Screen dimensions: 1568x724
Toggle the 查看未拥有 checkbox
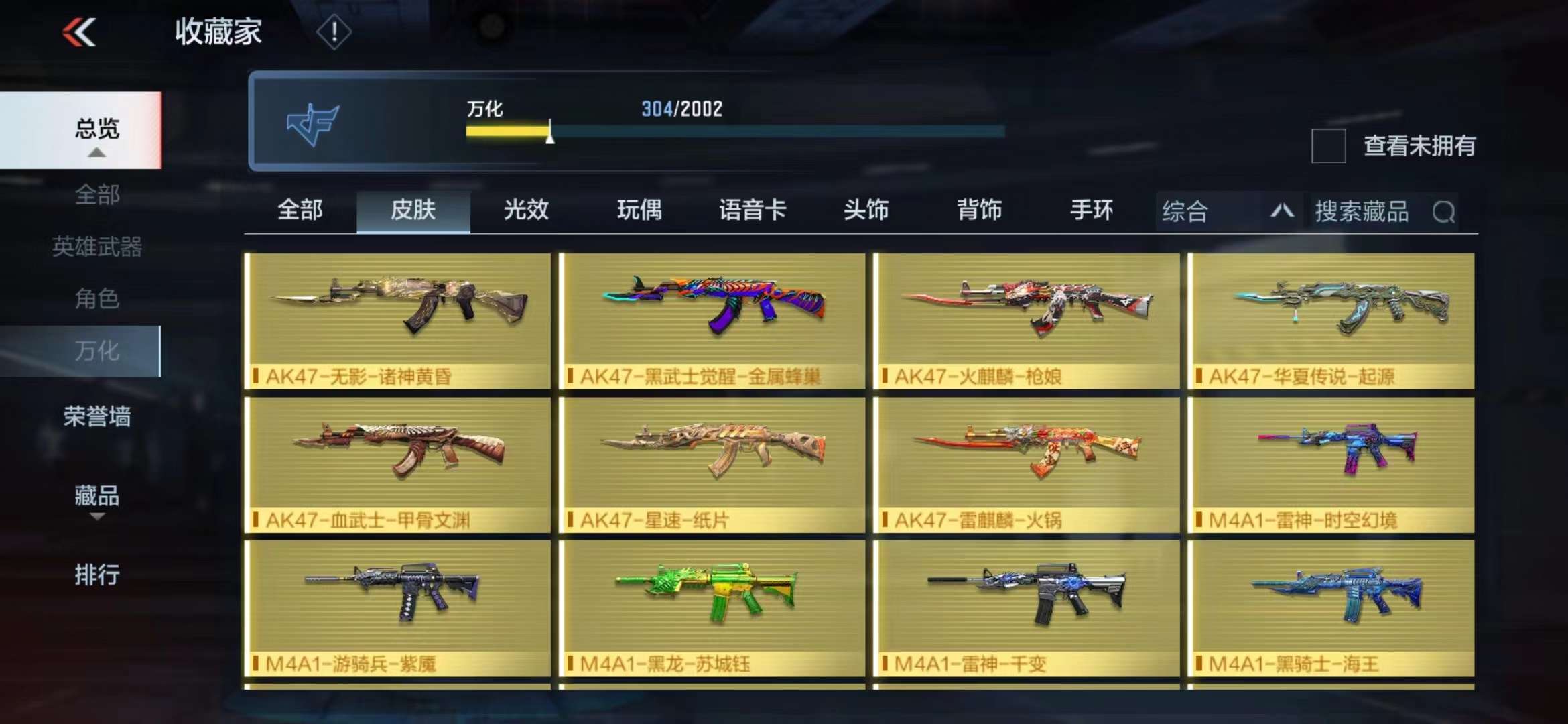tap(1328, 145)
